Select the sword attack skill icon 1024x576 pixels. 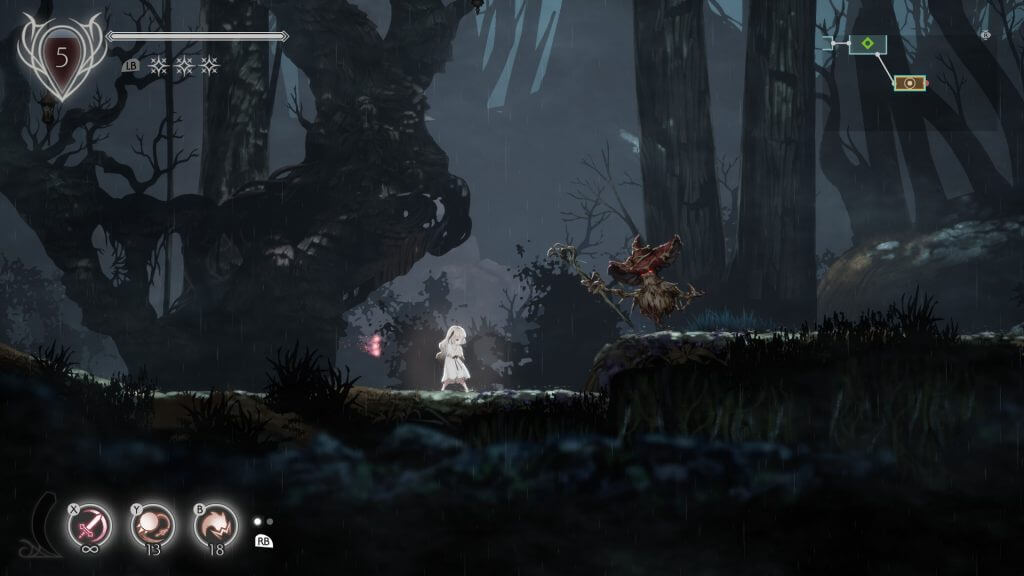89,524
